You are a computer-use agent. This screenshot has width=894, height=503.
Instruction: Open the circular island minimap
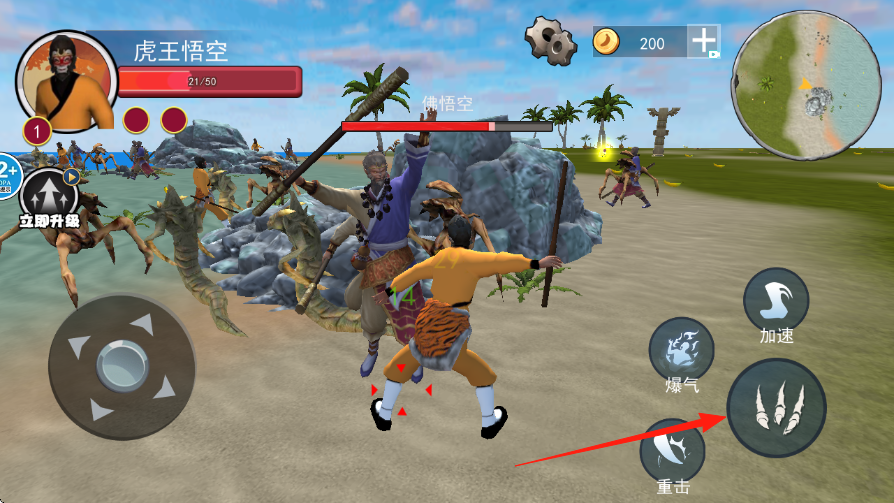pyautogui.click(x=805, y=85)
